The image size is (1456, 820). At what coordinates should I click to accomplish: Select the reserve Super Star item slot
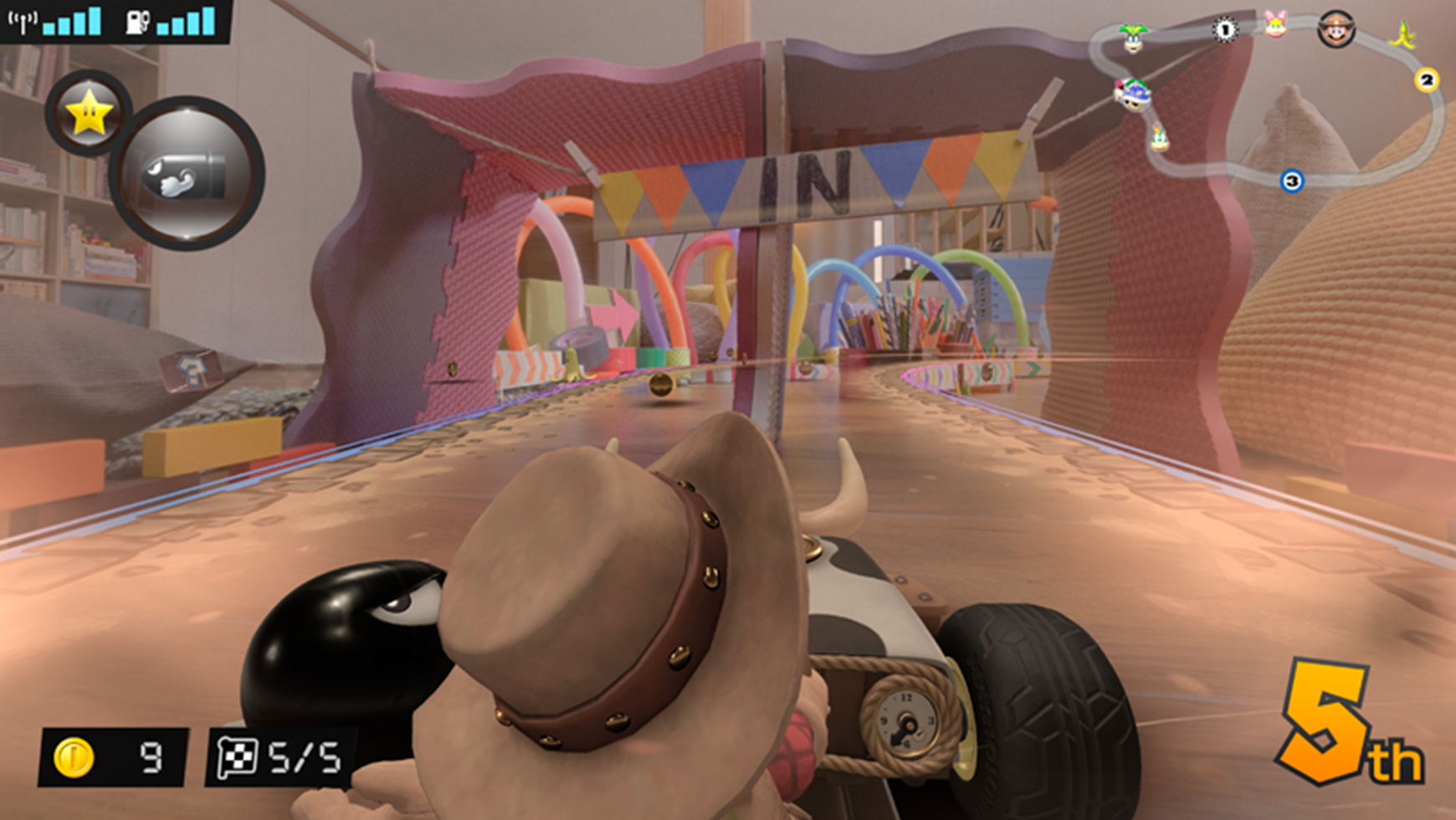(88, 113)
